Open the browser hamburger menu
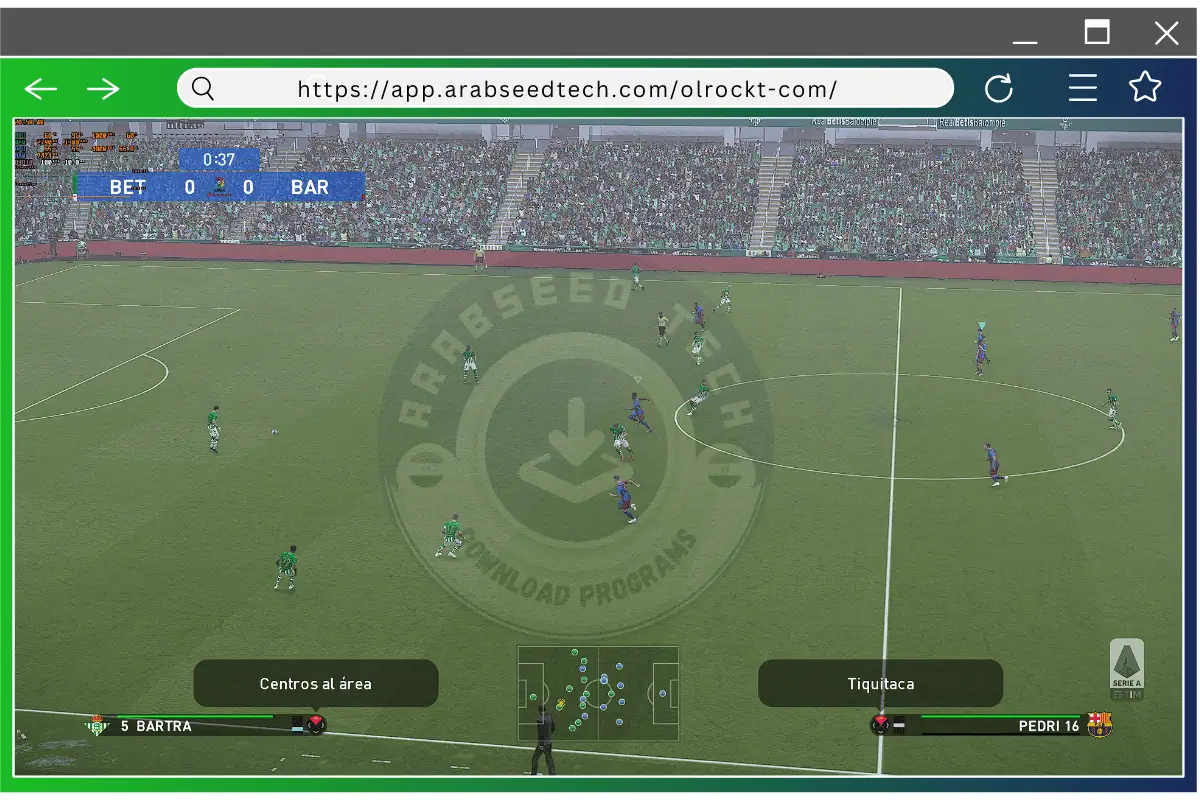The height and width of the screenshot is (800, 1200). click(x=1083, y=89)
